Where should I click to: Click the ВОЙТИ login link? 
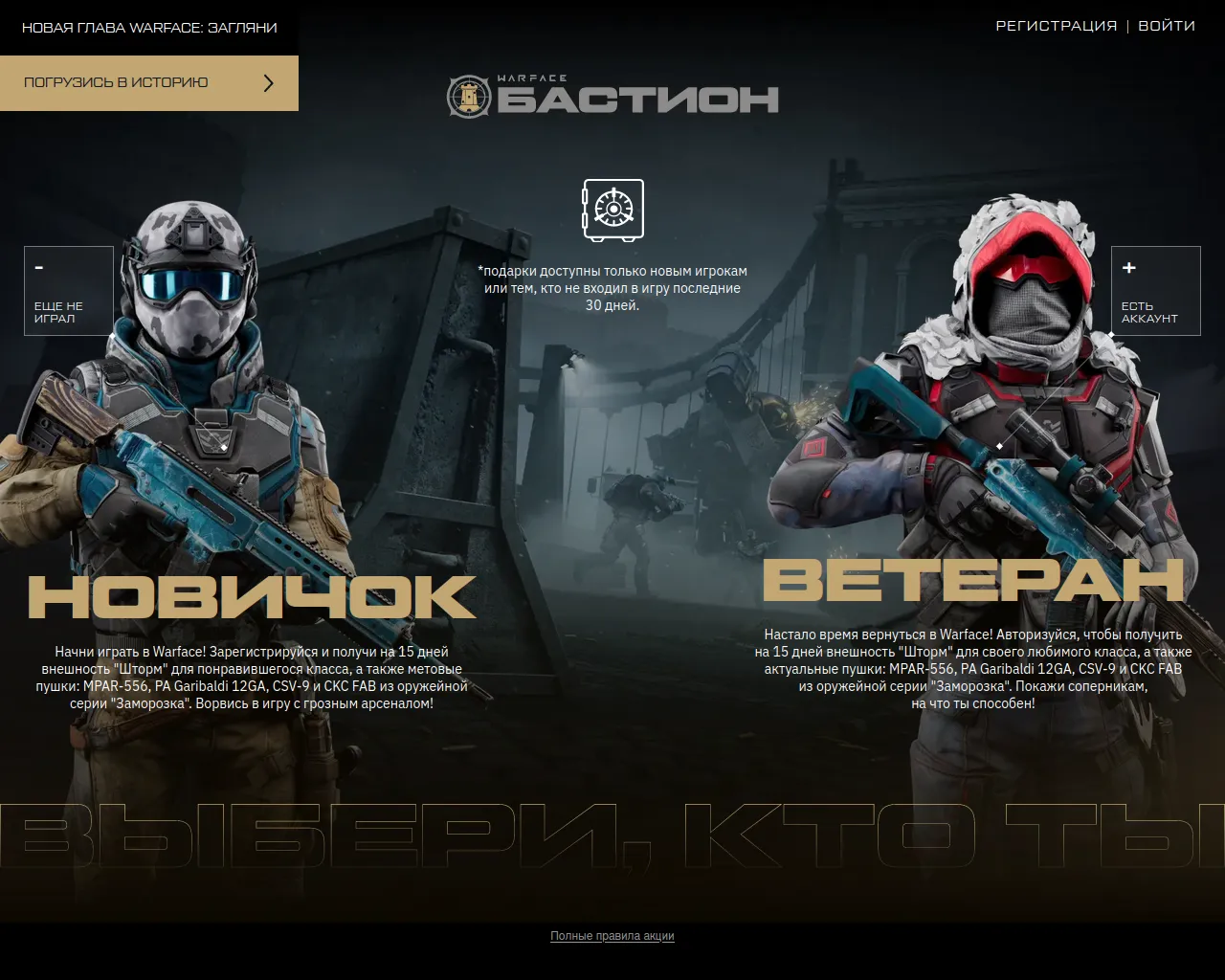[1168, 26]
